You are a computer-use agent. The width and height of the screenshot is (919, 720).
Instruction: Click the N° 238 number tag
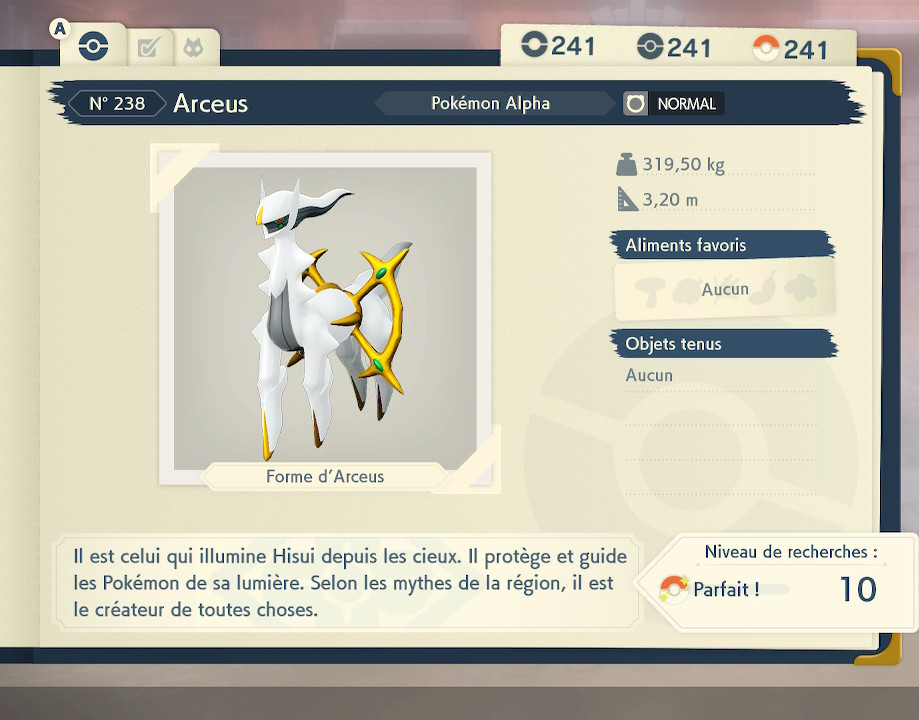tap(117, 103)
